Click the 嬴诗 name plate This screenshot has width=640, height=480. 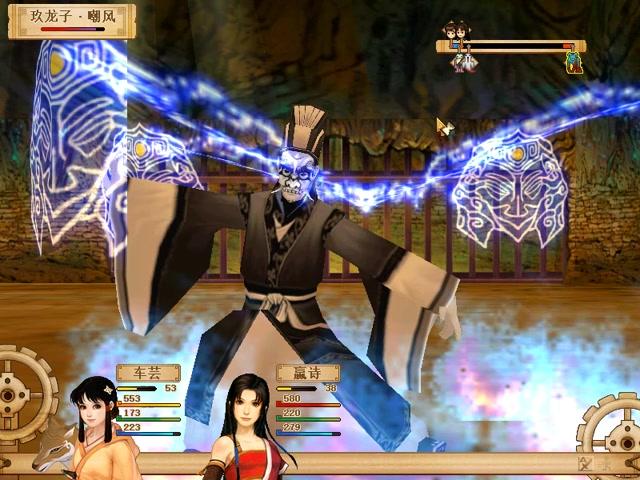[x=308, y=373]
